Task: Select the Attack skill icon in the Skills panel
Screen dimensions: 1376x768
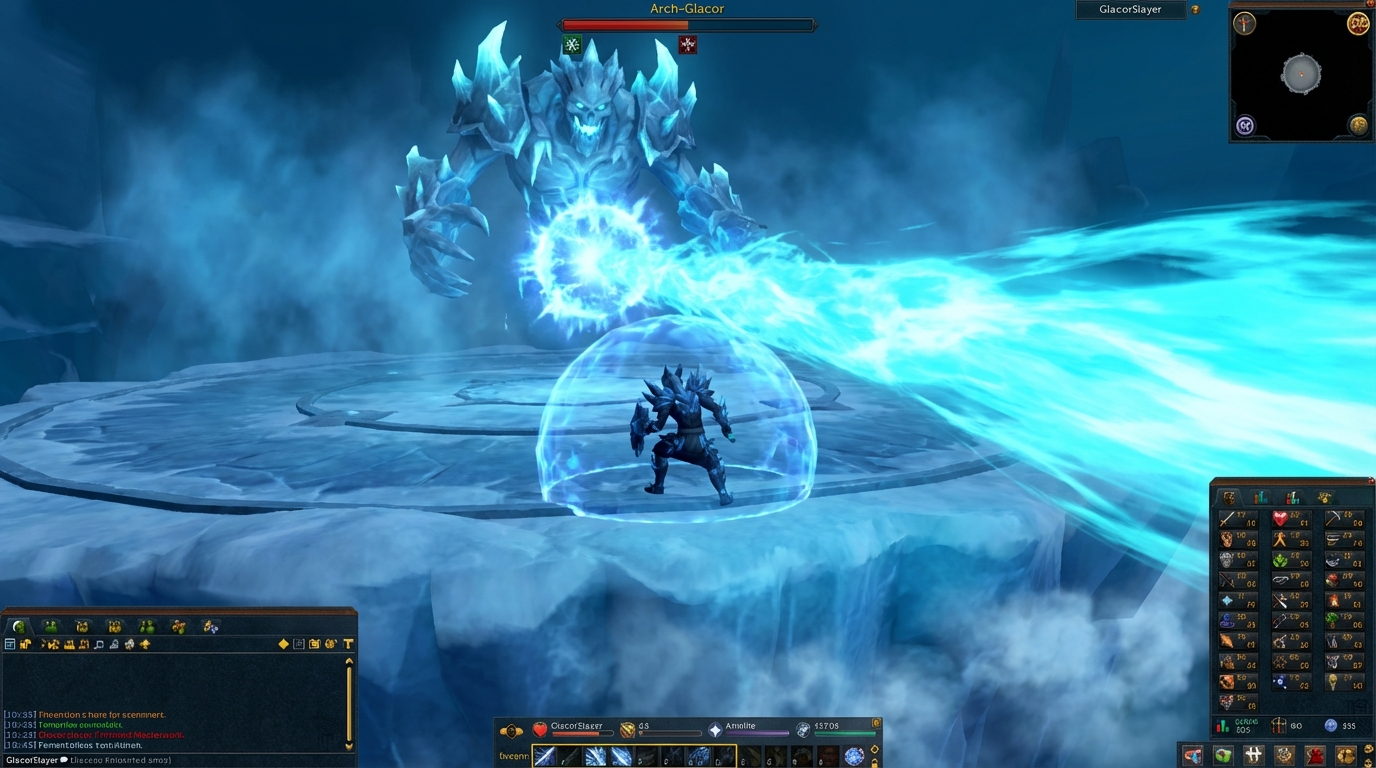Action: pos(1229,519)
